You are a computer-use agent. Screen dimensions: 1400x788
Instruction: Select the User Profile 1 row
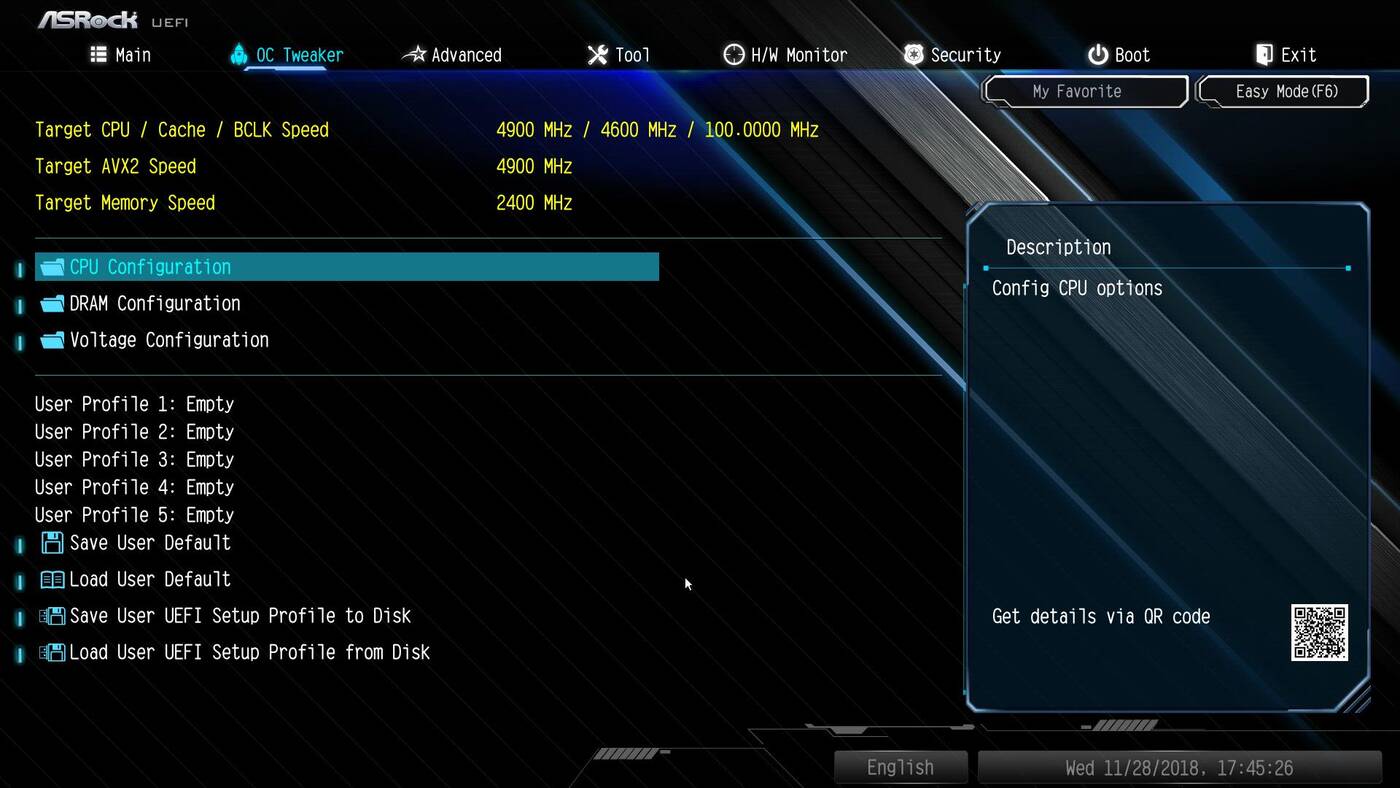click(134, 404)
